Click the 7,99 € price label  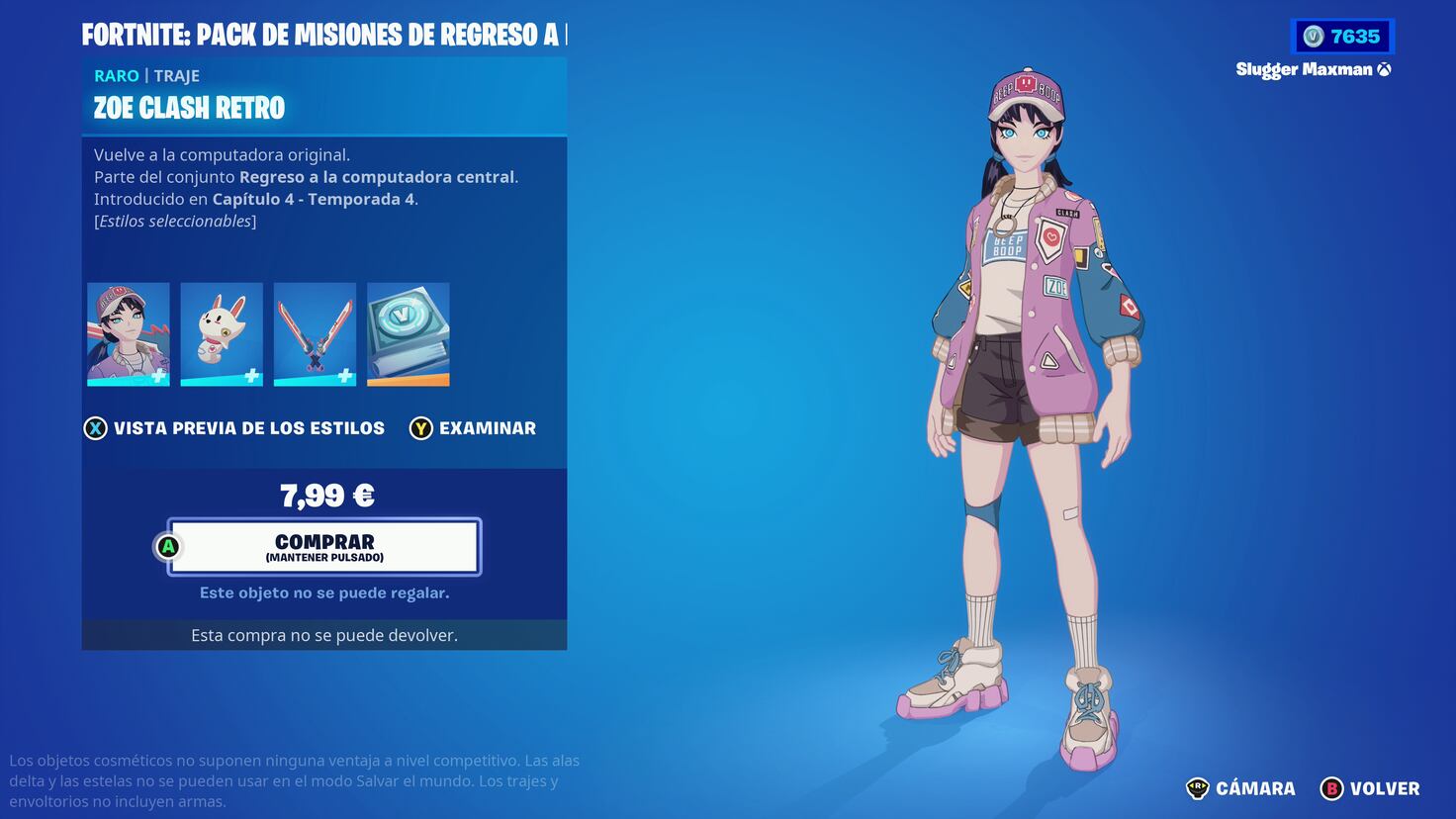(327, 495)
